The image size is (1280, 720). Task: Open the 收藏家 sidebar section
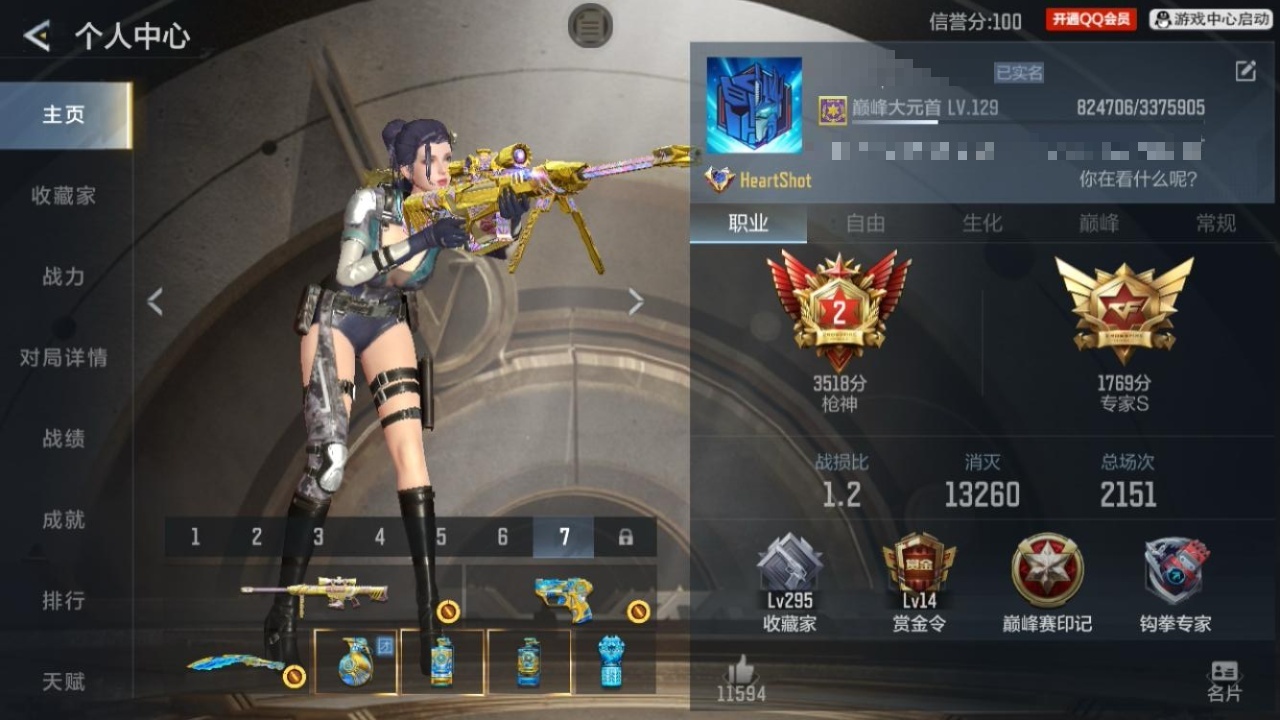(64, 196)
